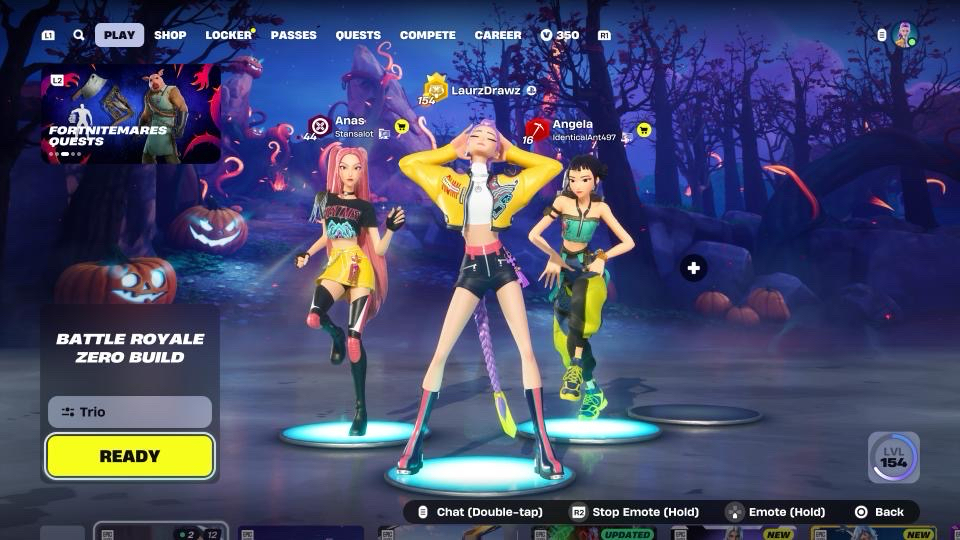This screenshot has height=540, width=960.
Task: Select party member Anas's name banner
Action: tap(348, 126)
